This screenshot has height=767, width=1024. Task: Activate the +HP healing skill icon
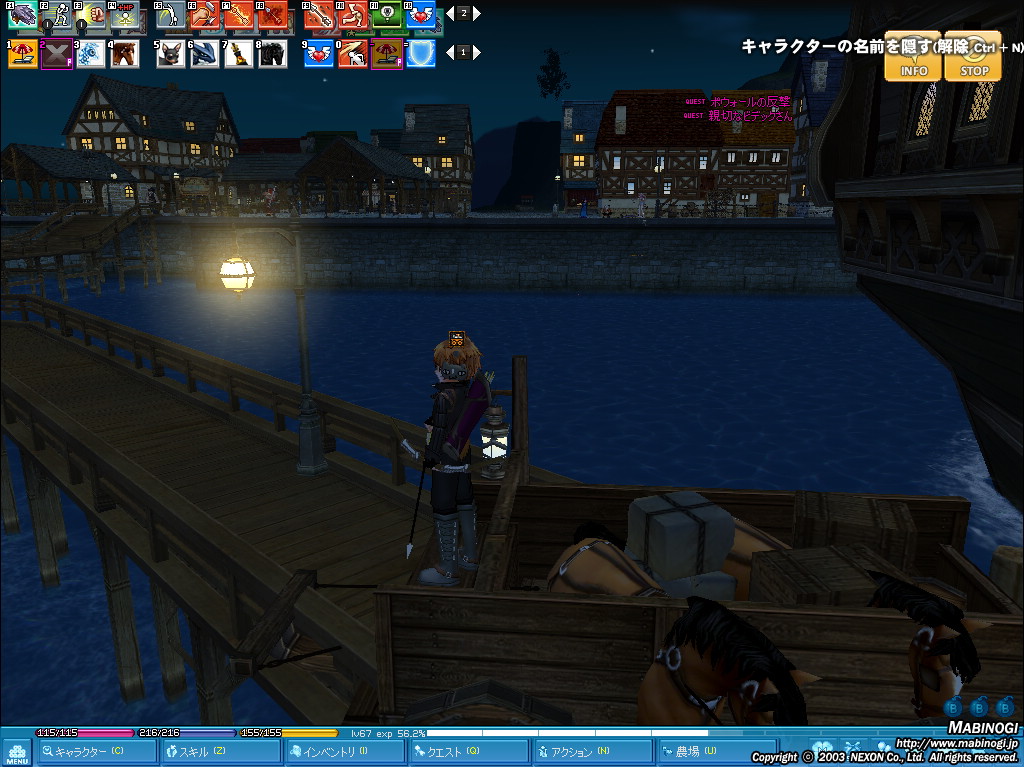tap(125, 15)
